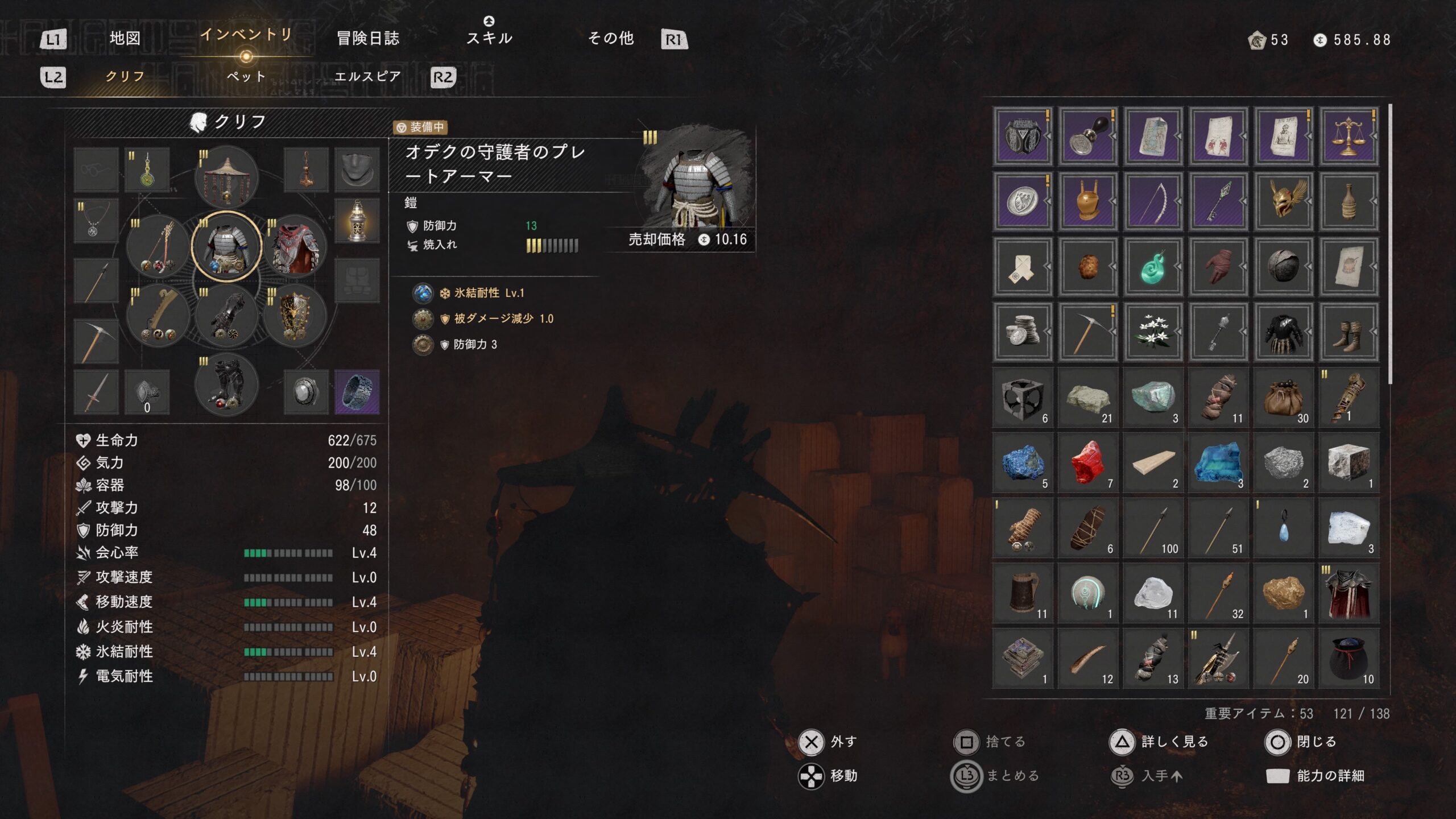
Task: Select the equipped plate armor slot
Action: point(226,247)
